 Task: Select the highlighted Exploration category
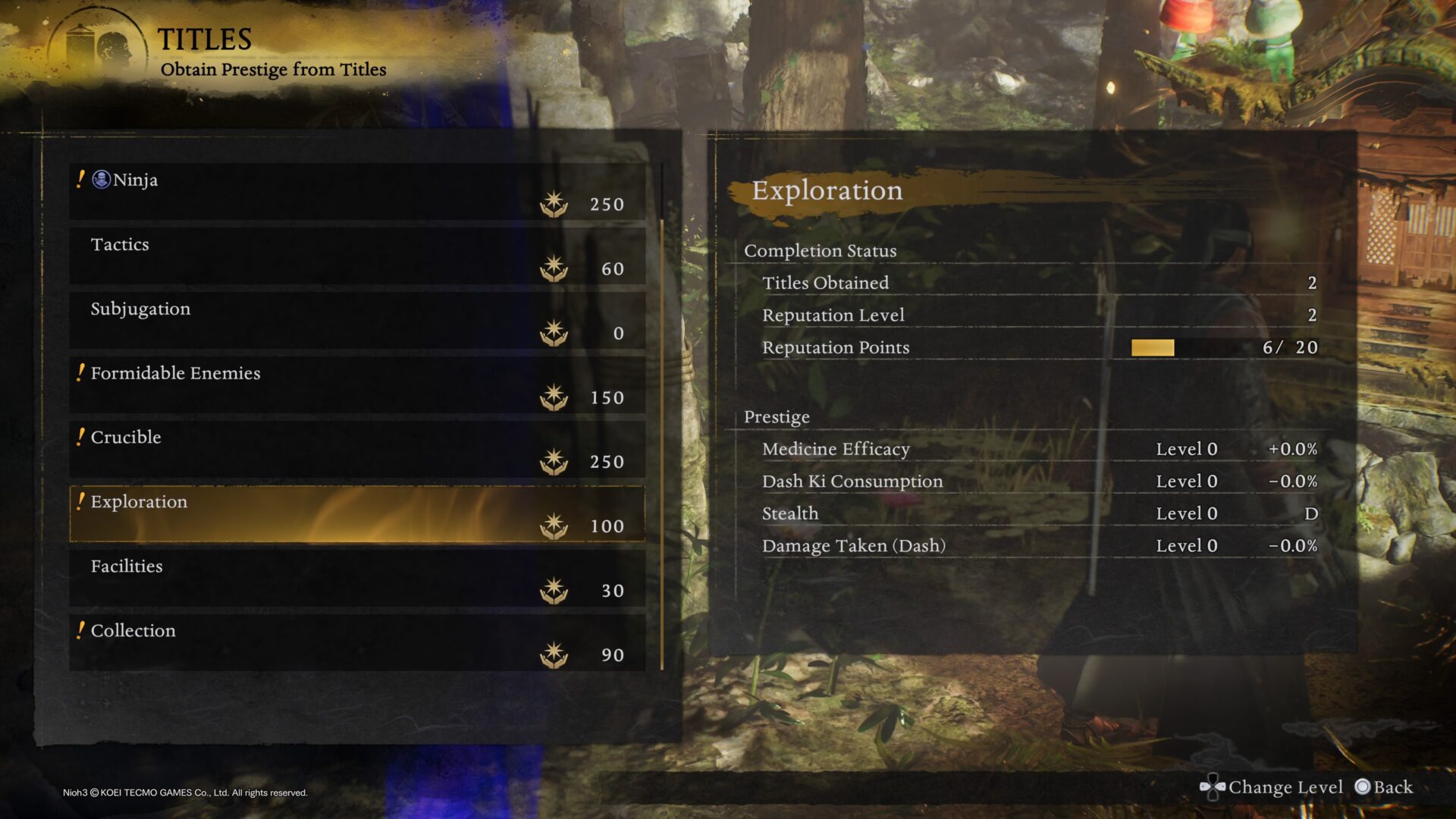click(356, 513)
